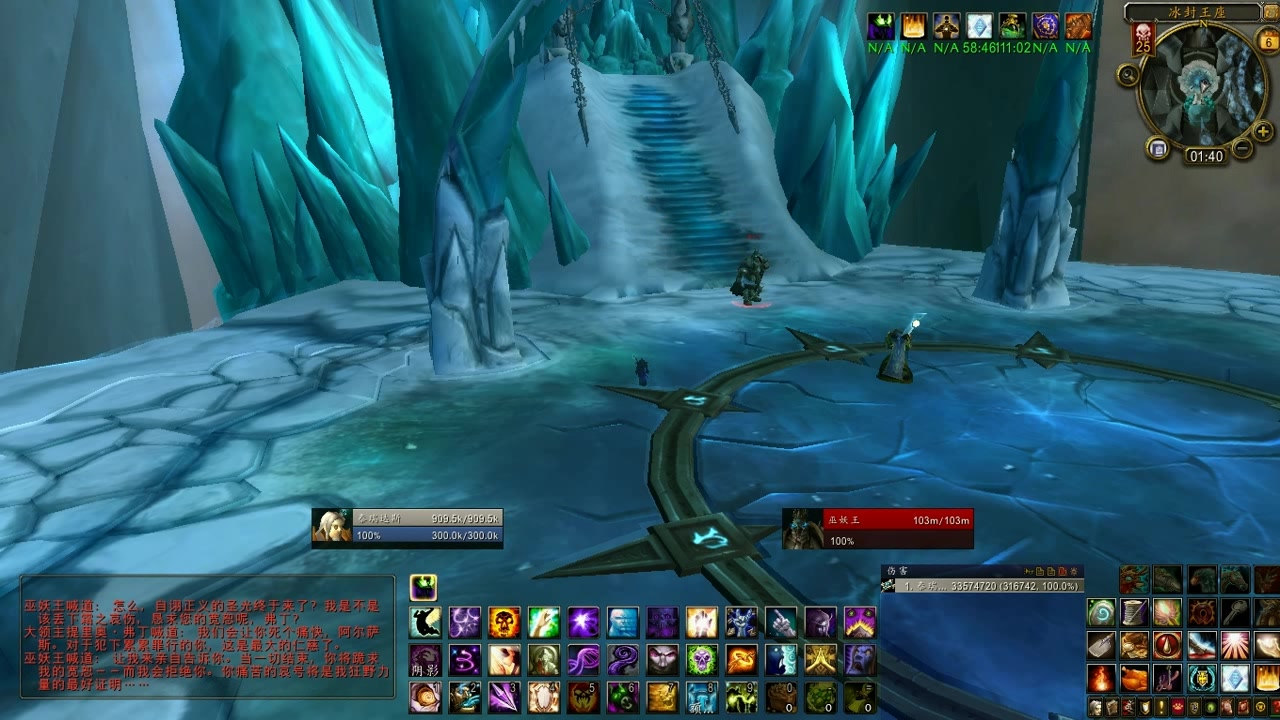Click the roast chicken food item
This screenshot has width=1280, height=720.
point(1133,679)
